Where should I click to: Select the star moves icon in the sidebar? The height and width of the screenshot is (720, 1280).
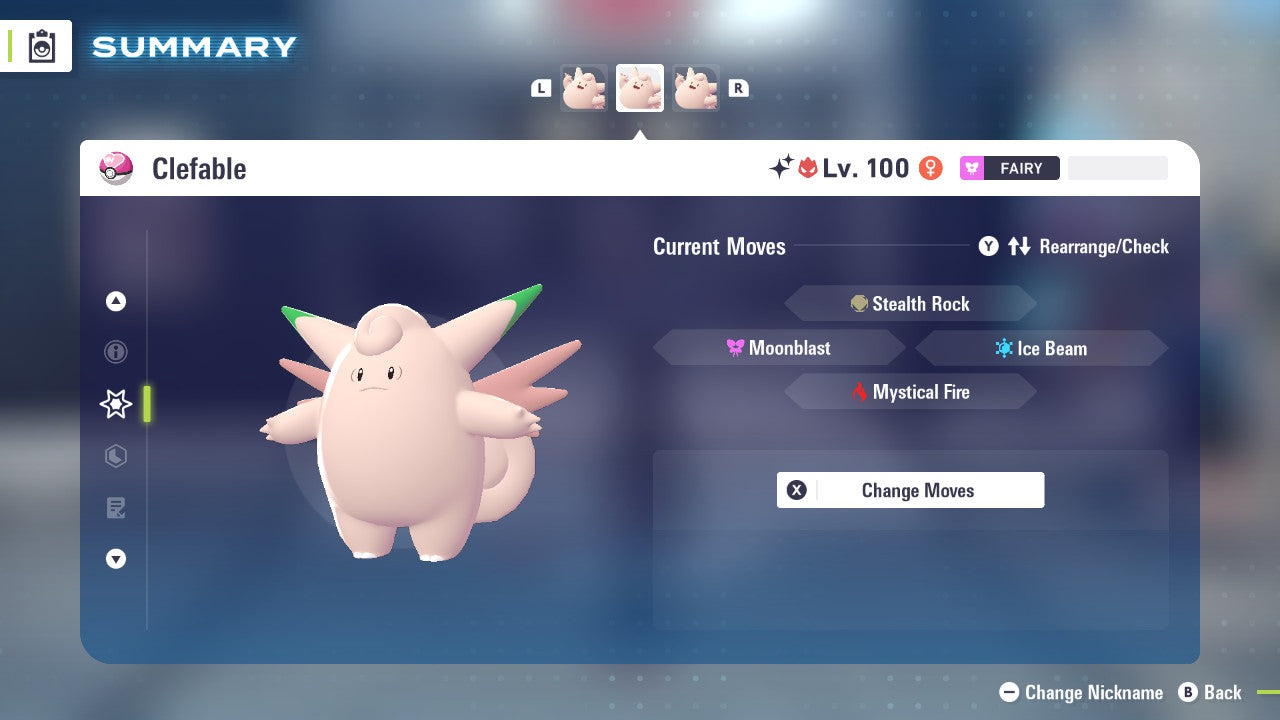pos(115,404)
